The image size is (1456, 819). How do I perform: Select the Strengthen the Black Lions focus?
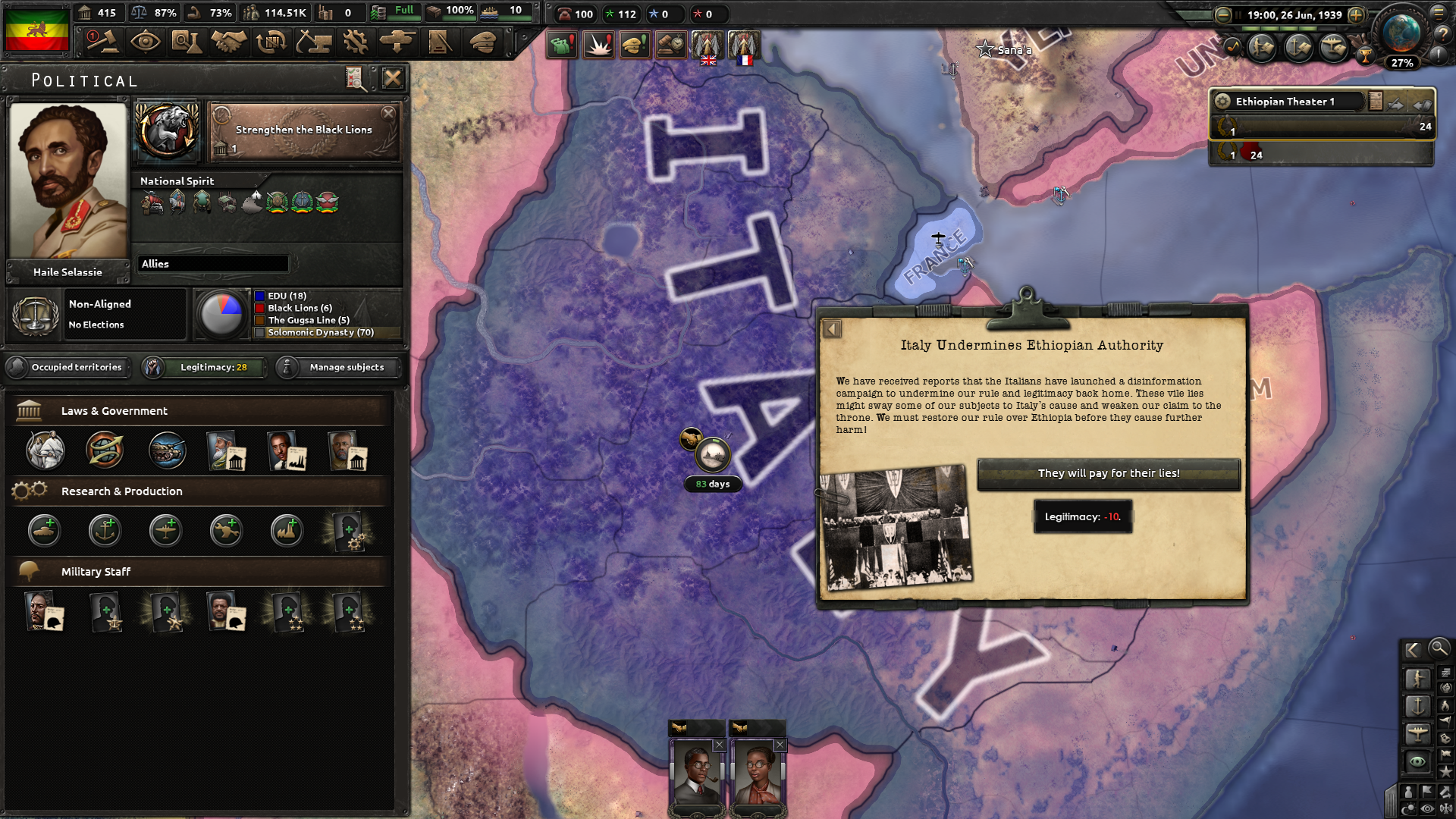pyautogui.click(x=303, y=130)
